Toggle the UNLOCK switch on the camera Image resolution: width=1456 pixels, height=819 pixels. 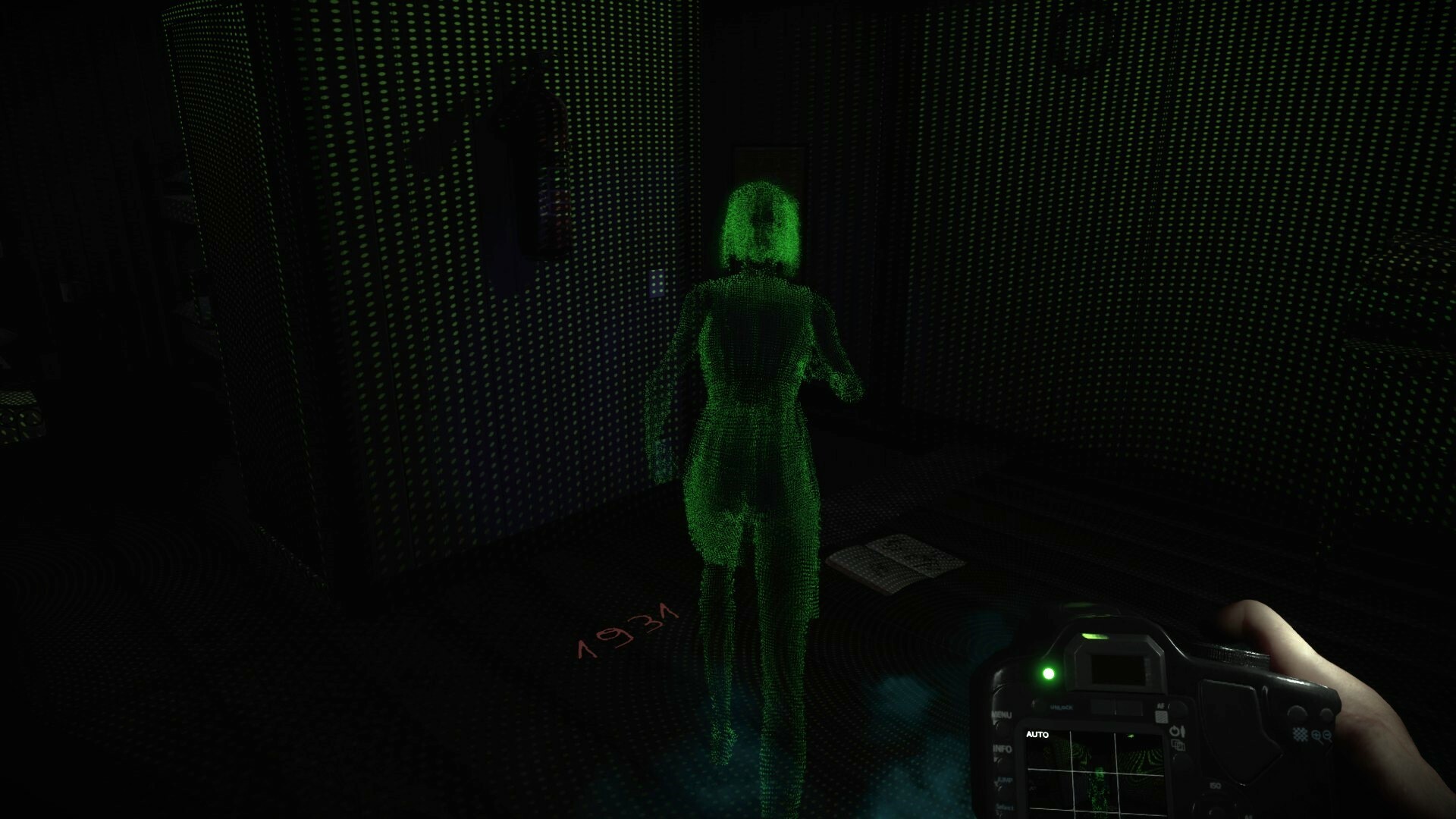click(1062, 707)
